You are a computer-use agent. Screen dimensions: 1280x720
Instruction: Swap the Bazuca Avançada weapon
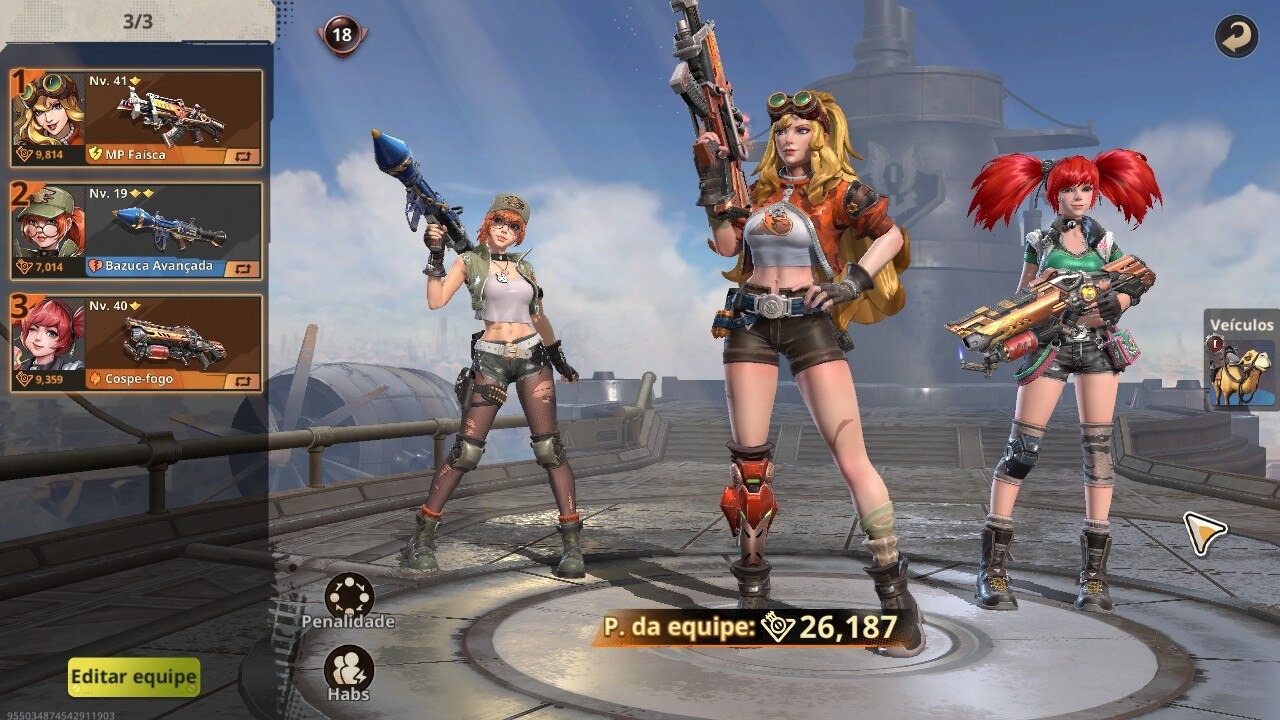(243, 268)
